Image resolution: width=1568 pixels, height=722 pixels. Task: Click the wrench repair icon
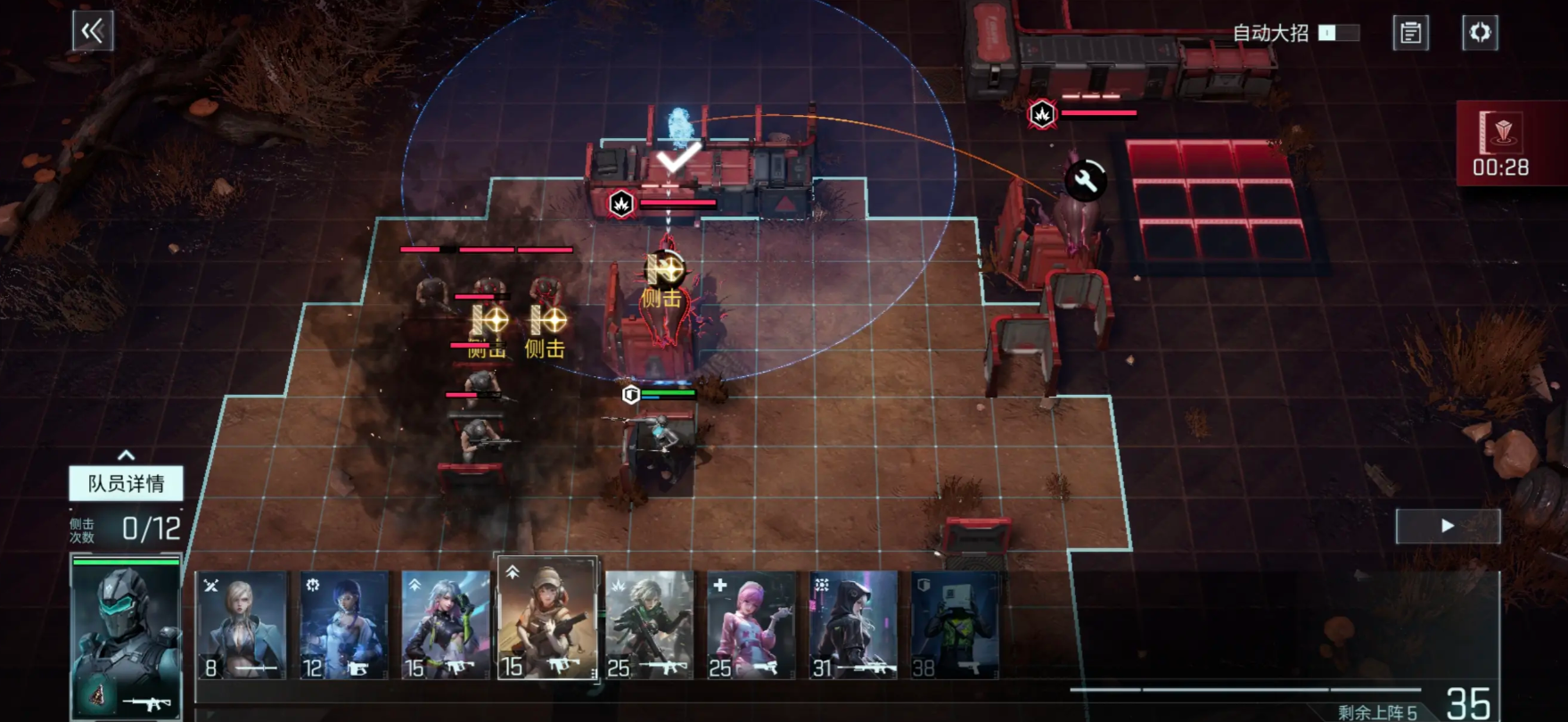[1085, 181]
